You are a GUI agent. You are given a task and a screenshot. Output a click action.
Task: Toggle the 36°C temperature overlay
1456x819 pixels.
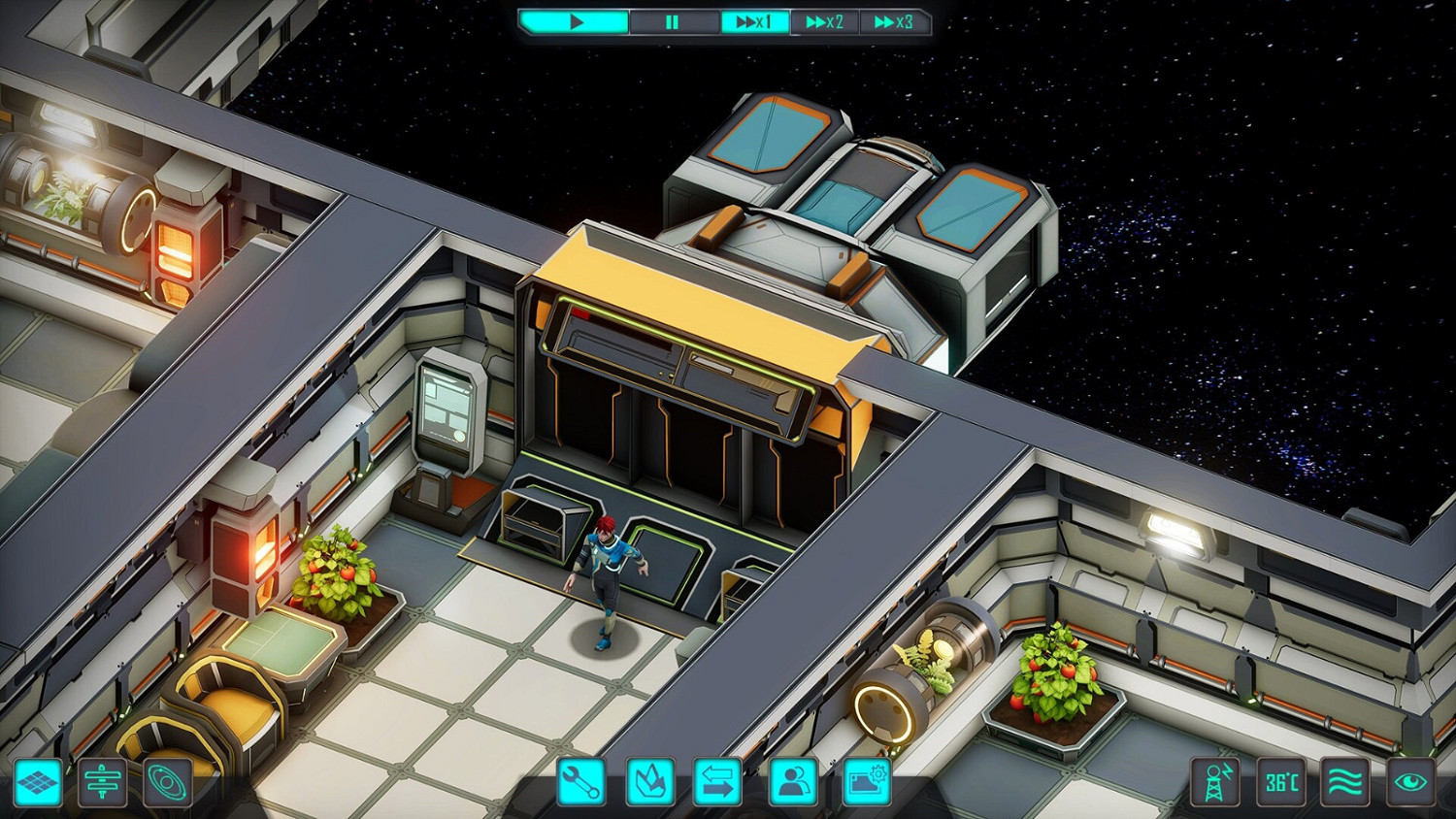click(x=1281, y=782)
